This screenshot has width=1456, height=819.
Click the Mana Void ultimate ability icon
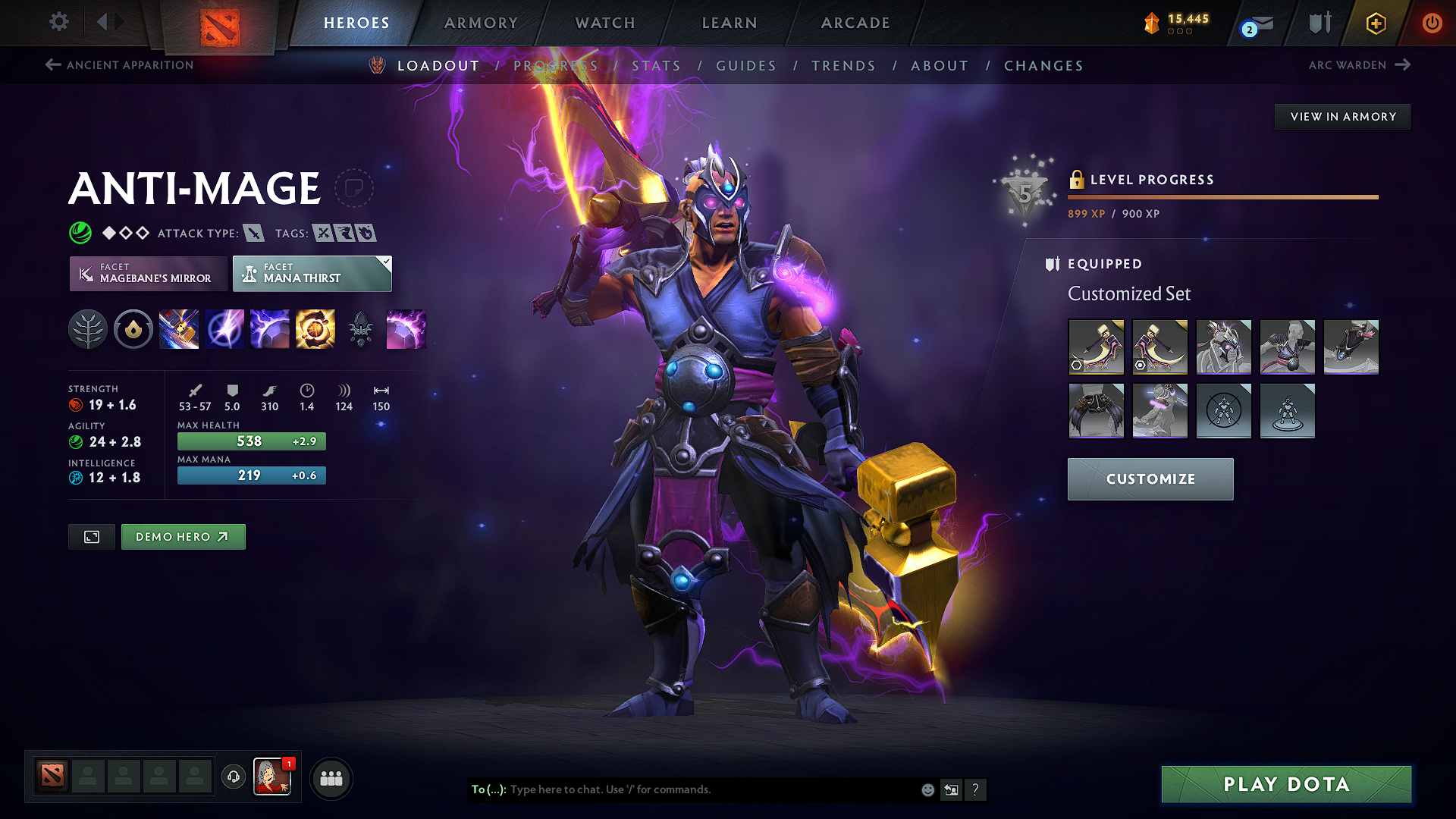point(315,328)
